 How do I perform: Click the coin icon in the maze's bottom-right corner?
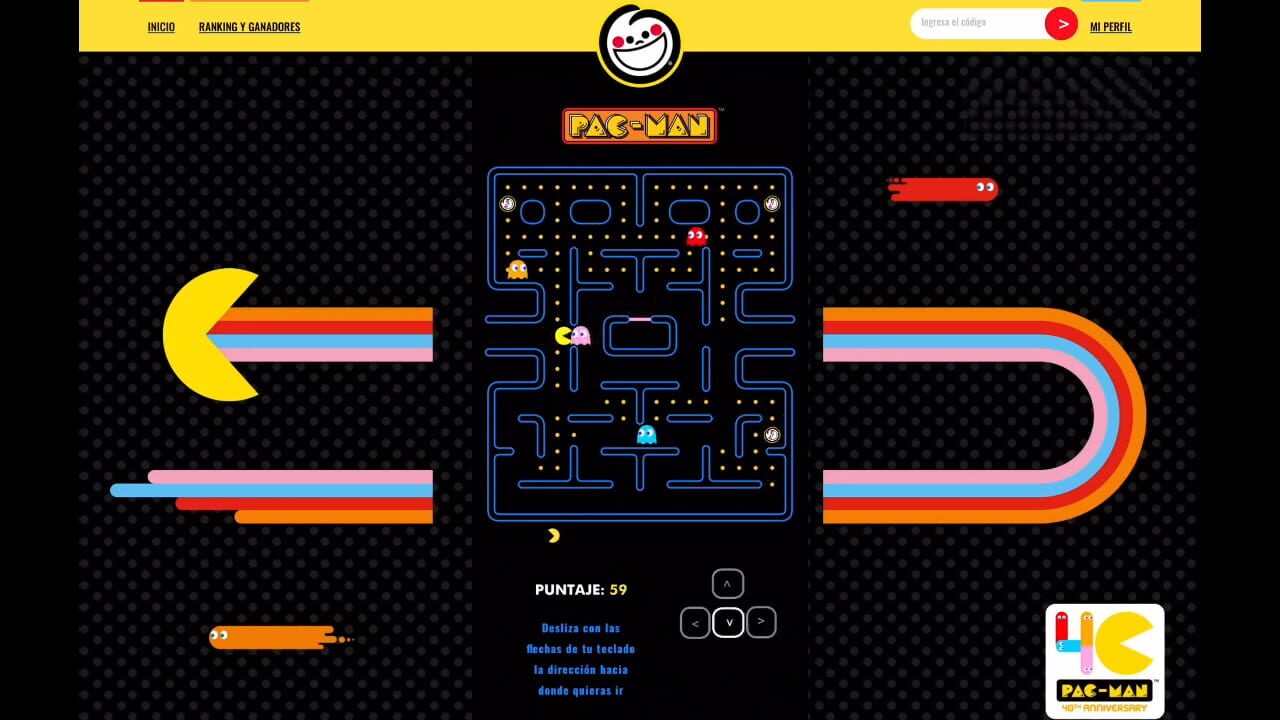pyautogui.click(x=771, y=436)
